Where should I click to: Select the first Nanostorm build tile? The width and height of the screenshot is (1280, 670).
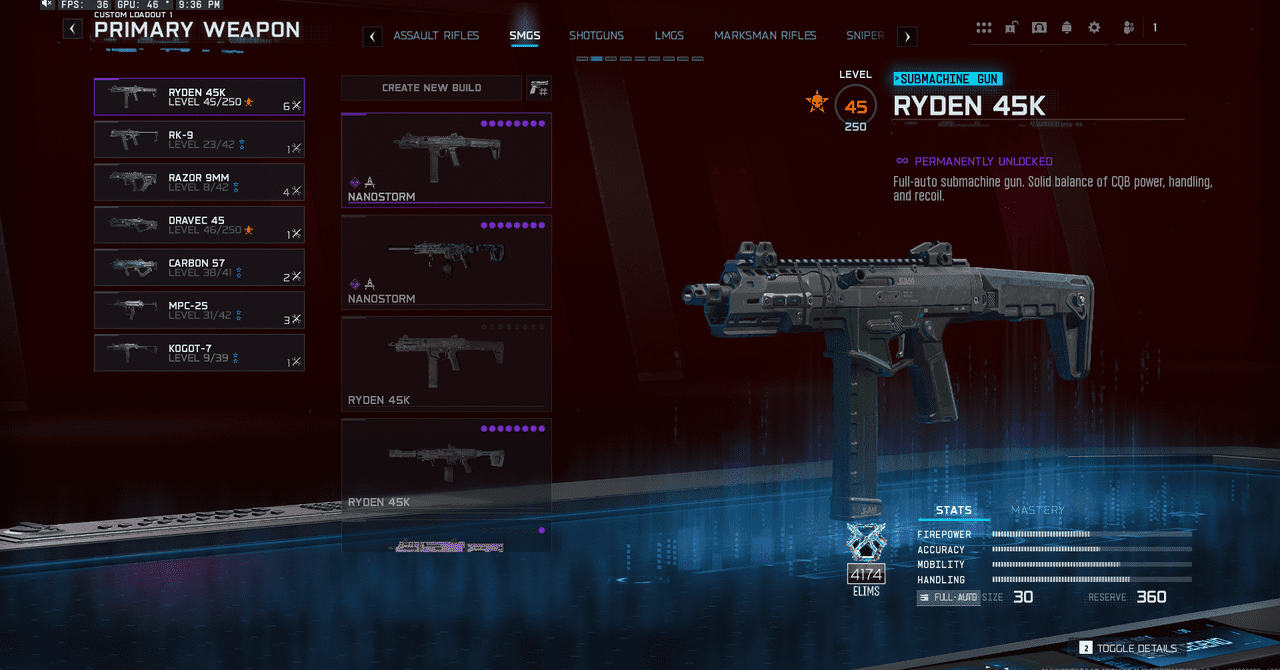click(x=446, y=159)
